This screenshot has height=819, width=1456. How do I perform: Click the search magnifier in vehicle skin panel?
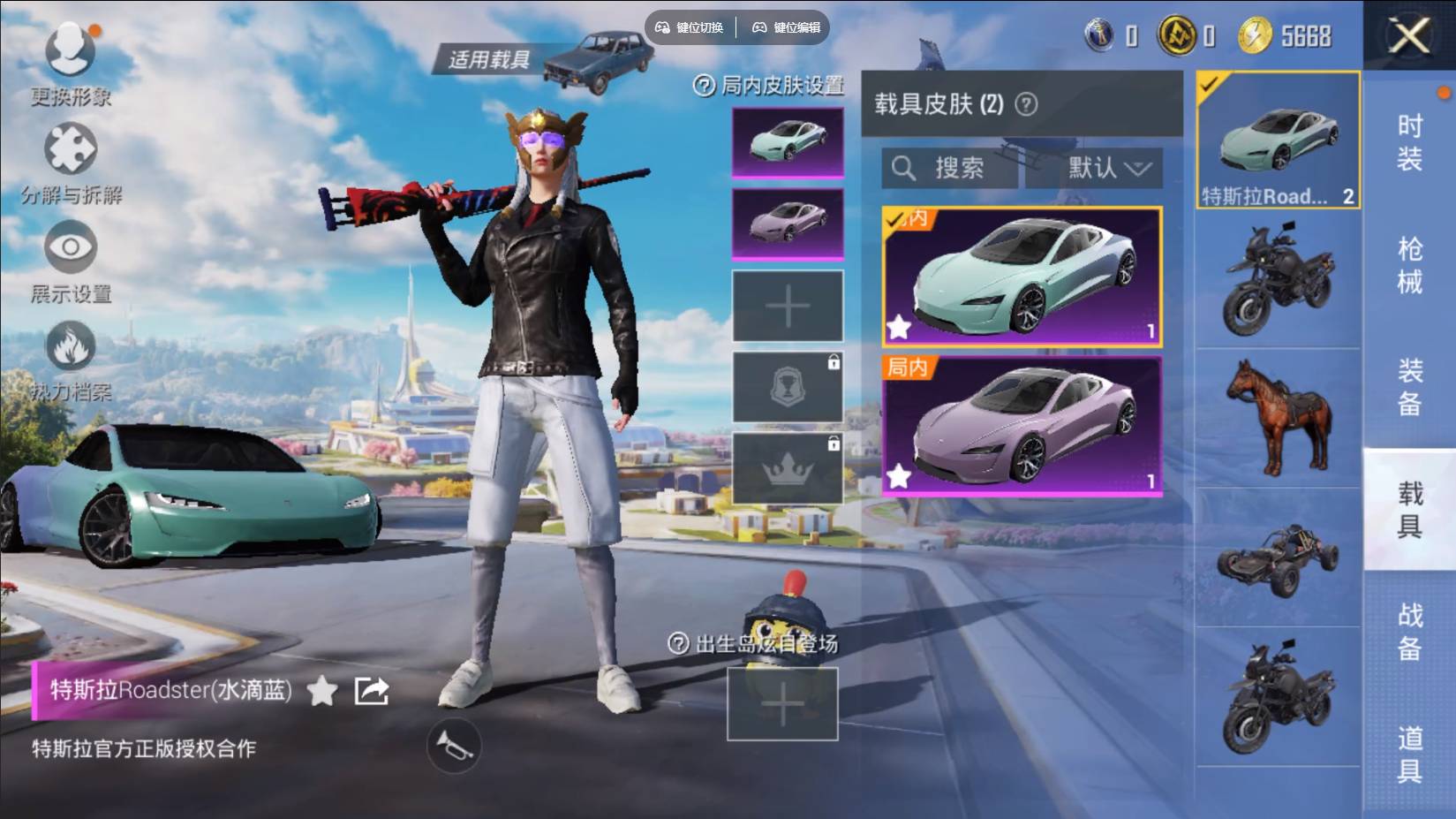(x=903, y=170)
